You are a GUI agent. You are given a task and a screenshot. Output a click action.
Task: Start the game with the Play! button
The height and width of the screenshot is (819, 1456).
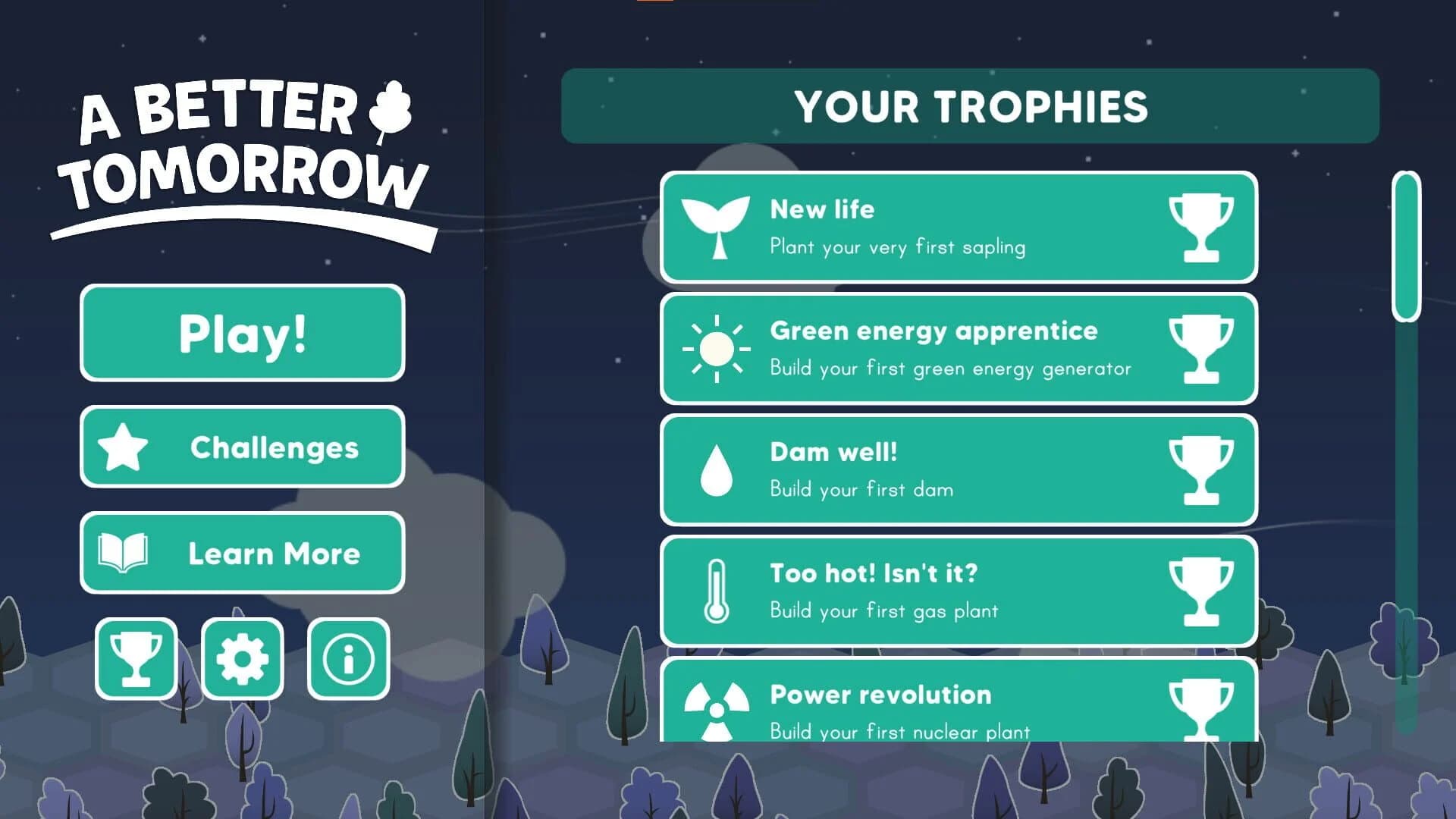(242, 334)
